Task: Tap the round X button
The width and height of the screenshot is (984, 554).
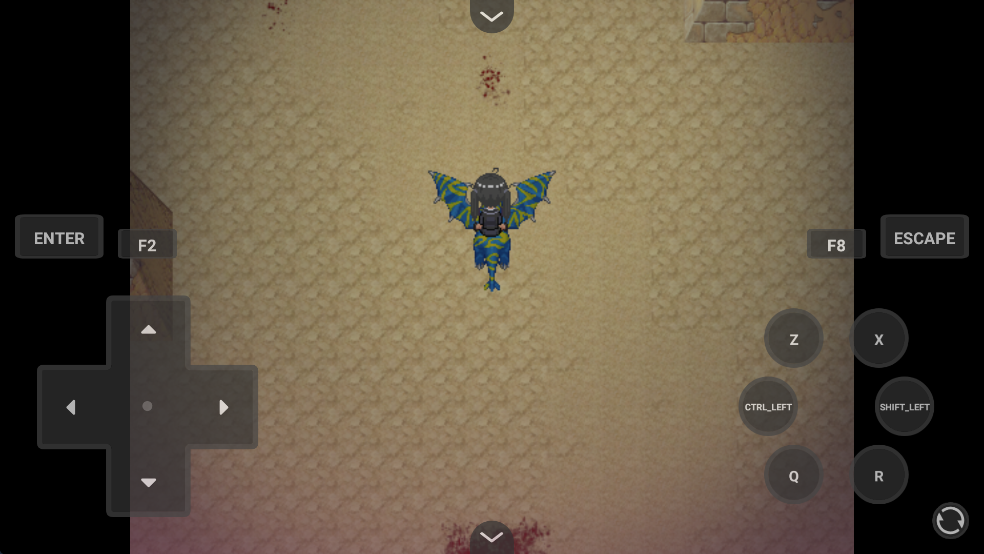Action: [x=879, y=339]
